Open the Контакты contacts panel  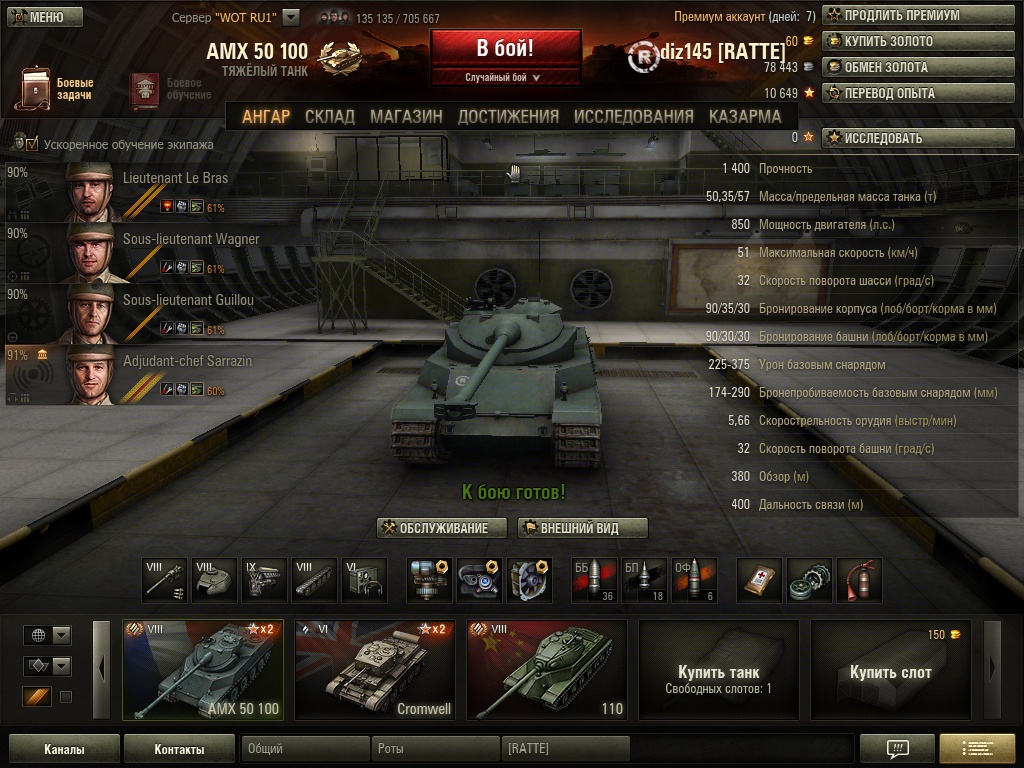tap(179, 749)
